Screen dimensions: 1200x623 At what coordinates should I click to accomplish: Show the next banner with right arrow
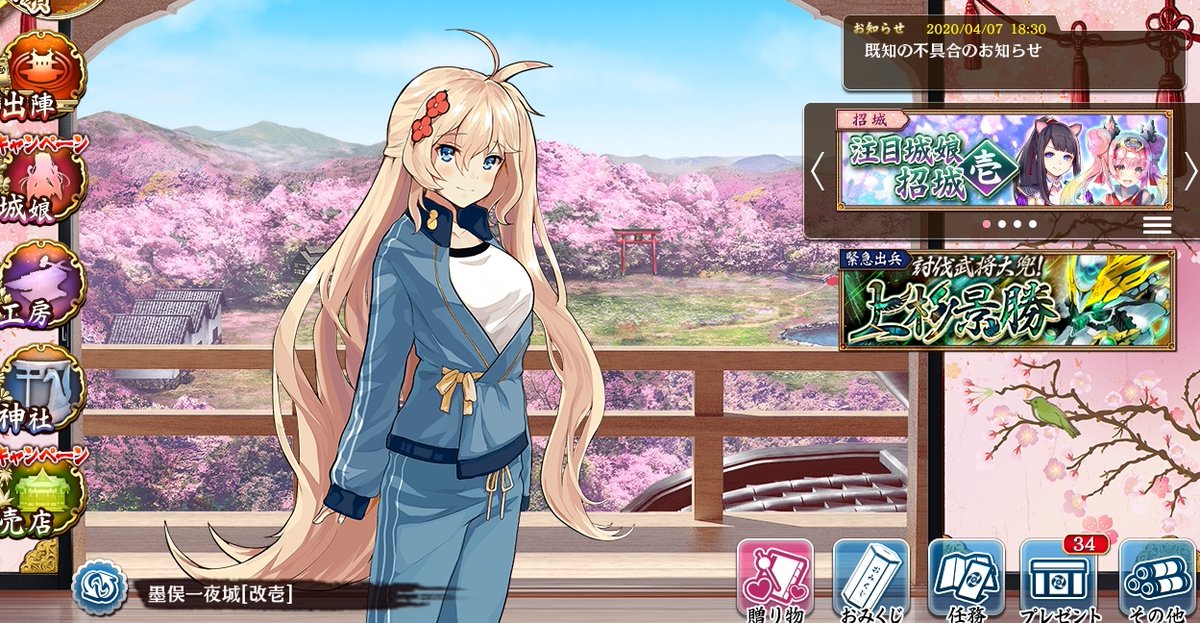1189,171
